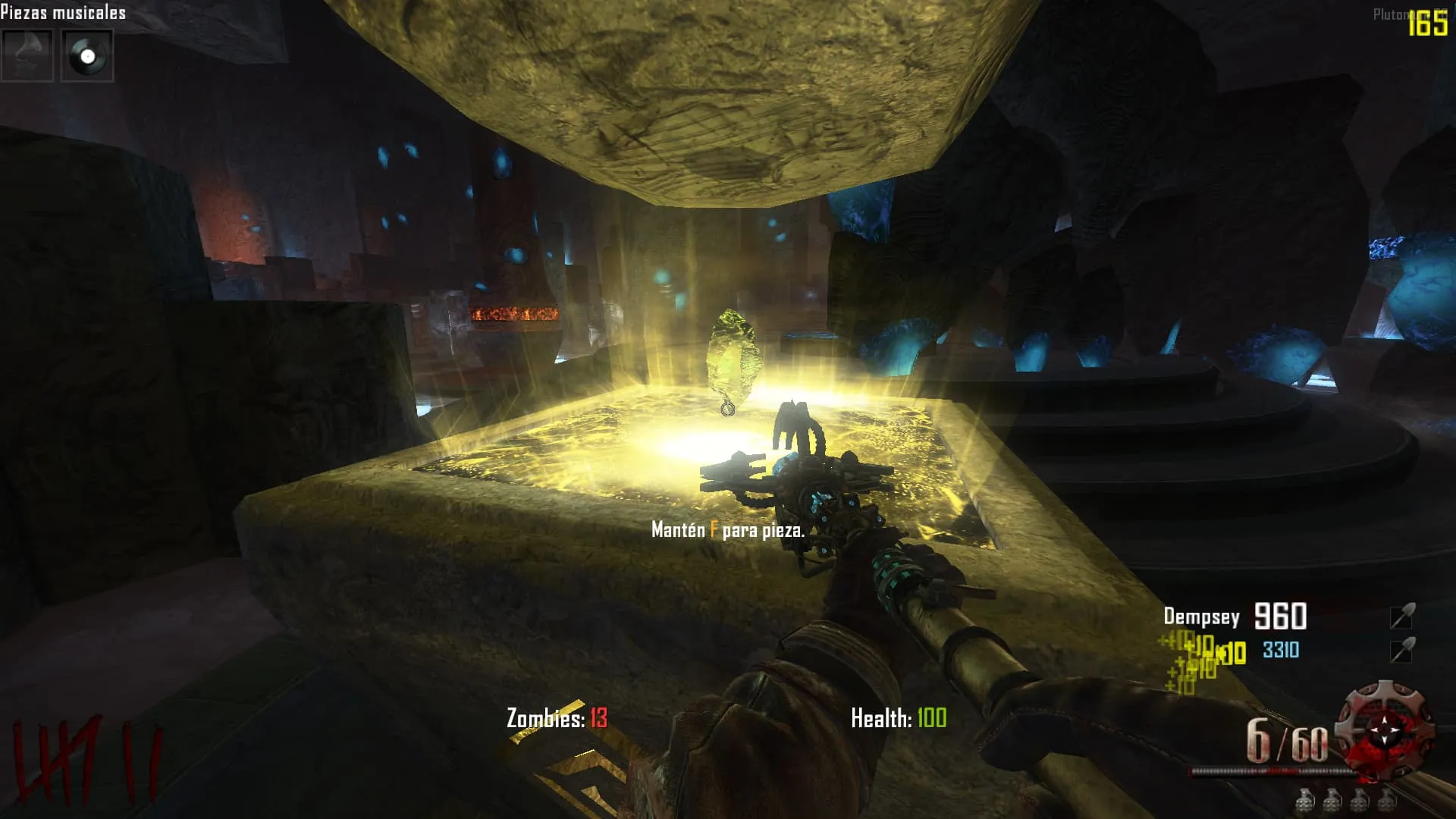Select the faded gramophone music piece slot
Viewport: 1456px width, 819px height.
27,55
